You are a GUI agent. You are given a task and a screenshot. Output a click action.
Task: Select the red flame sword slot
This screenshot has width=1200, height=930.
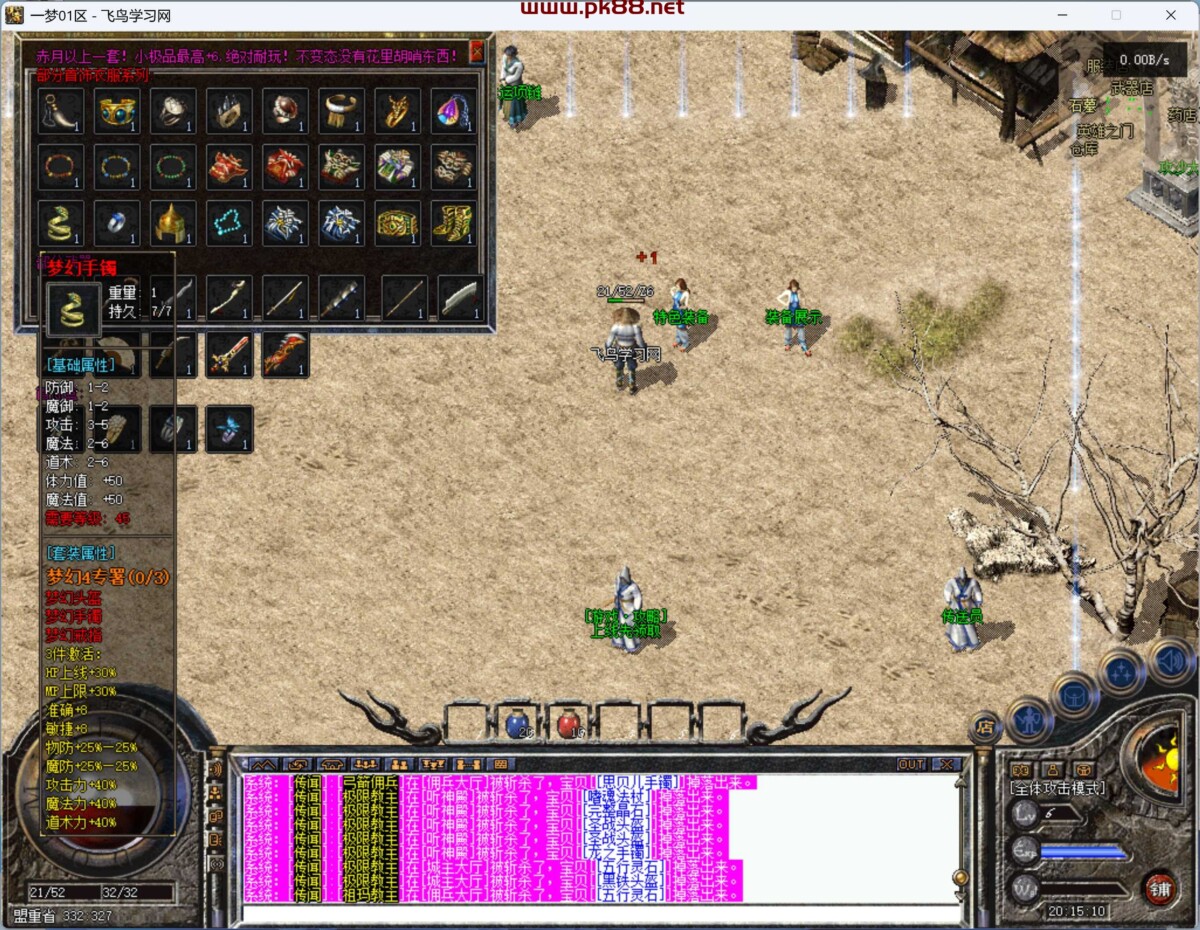point(285,355)
